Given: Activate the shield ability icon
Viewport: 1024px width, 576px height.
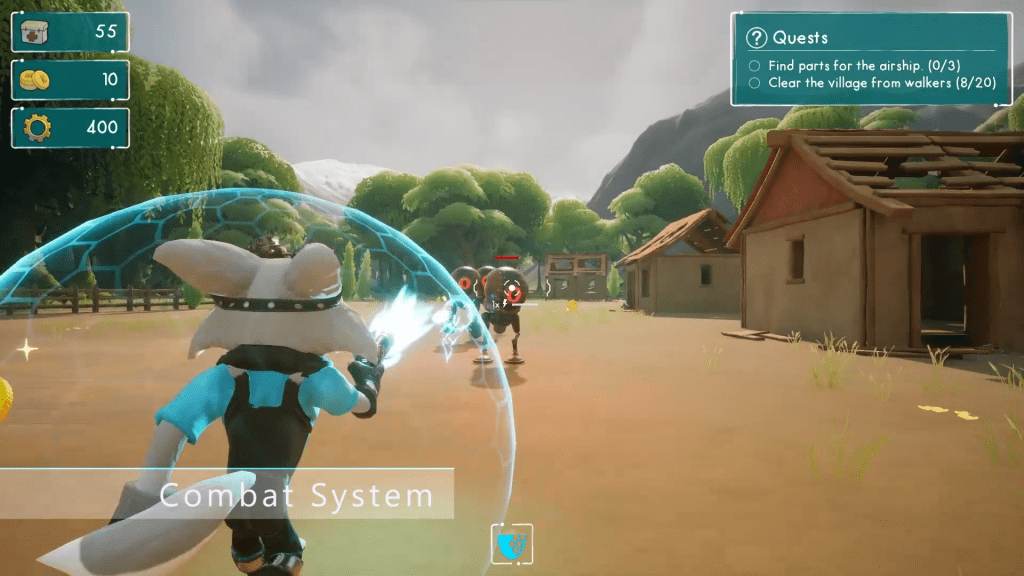Looking at the screenshot, I should (512, 544).
